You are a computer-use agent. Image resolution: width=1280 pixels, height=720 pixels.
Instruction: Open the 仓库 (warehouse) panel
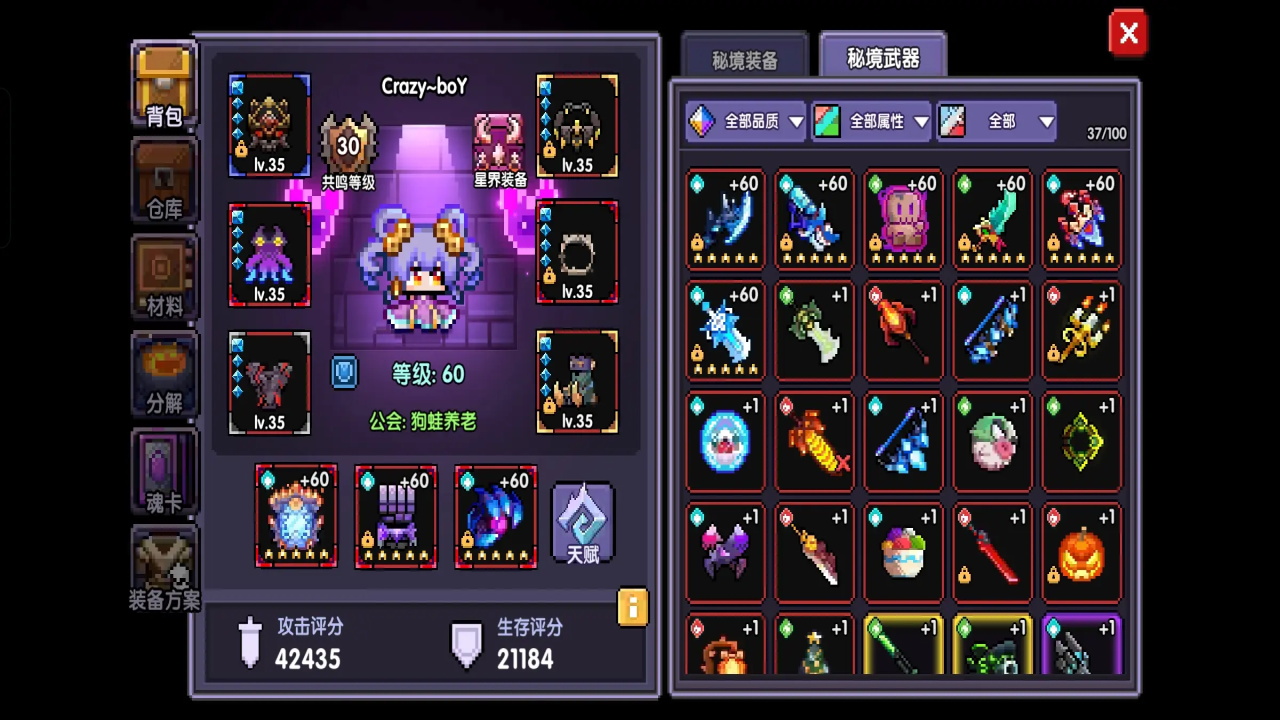pyautogui.click(x=164, y=180)
